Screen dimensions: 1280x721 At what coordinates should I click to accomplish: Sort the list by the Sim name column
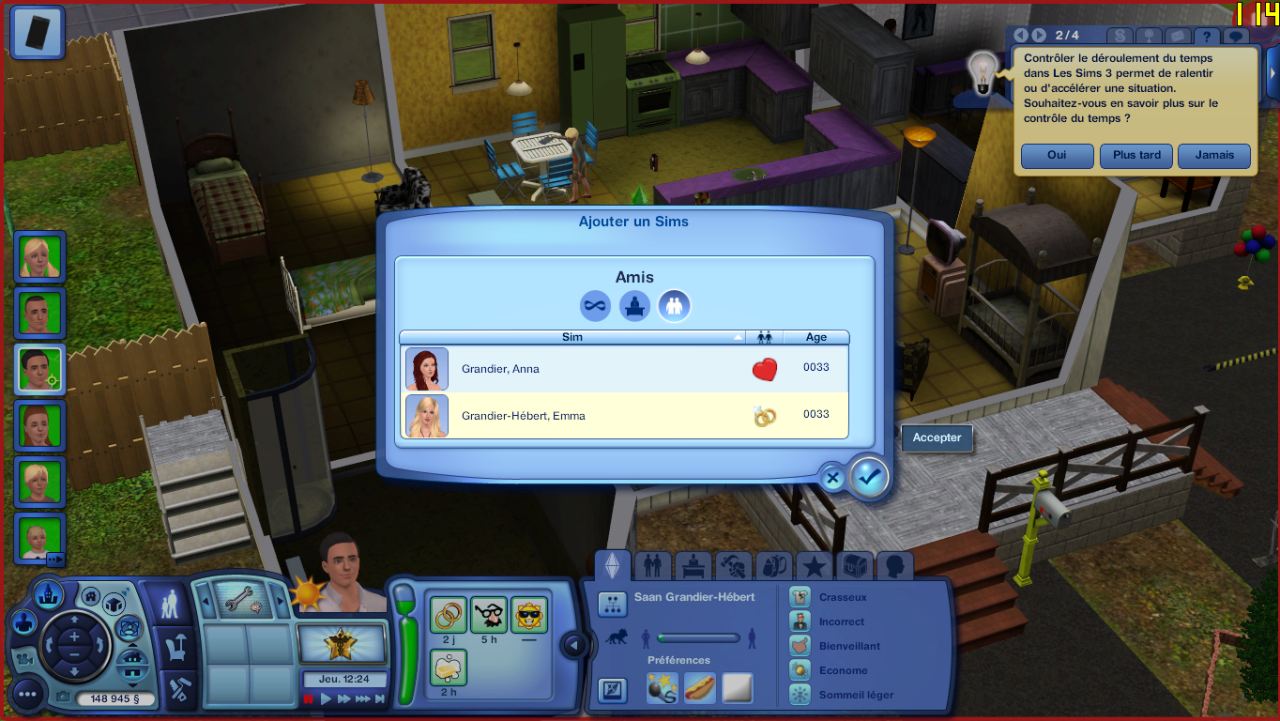point(572,338)
